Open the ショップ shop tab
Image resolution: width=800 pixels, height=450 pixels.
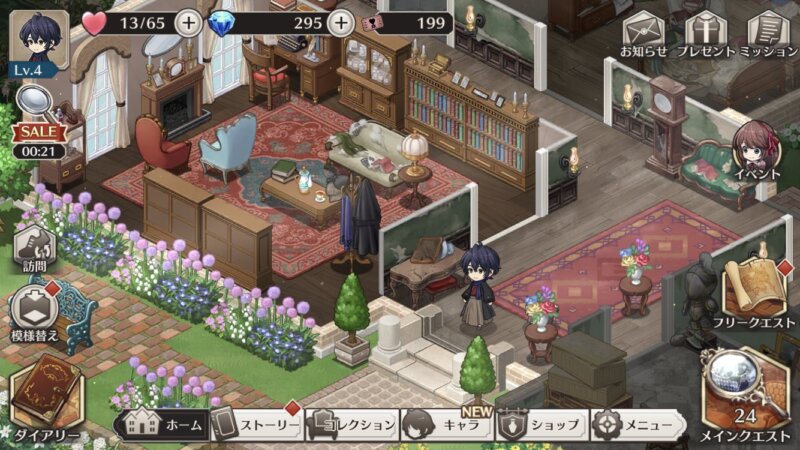(x=542, y=425)
